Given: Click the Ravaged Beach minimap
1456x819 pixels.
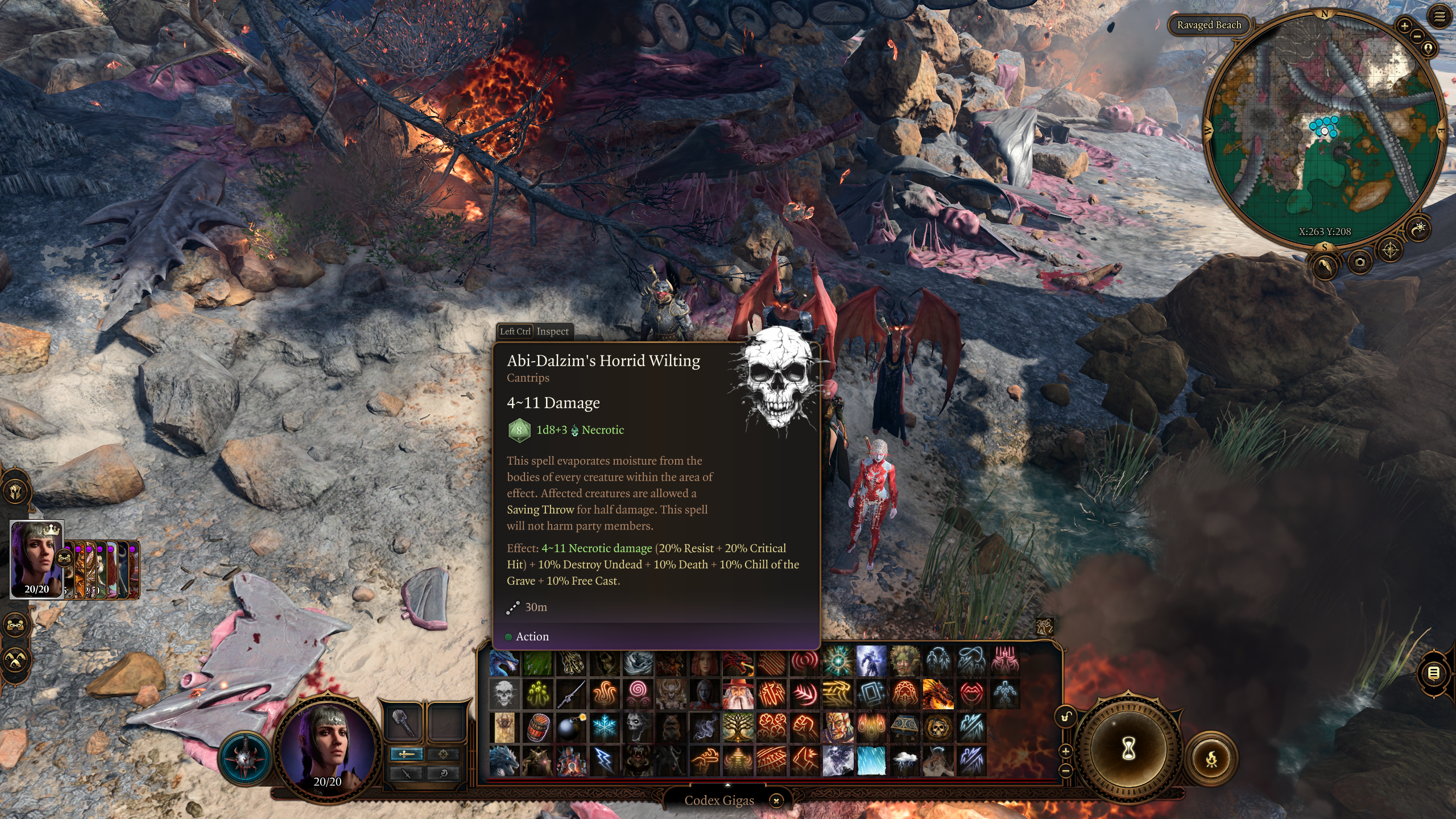Looking at the screenshot, I should pos(1324,131).
